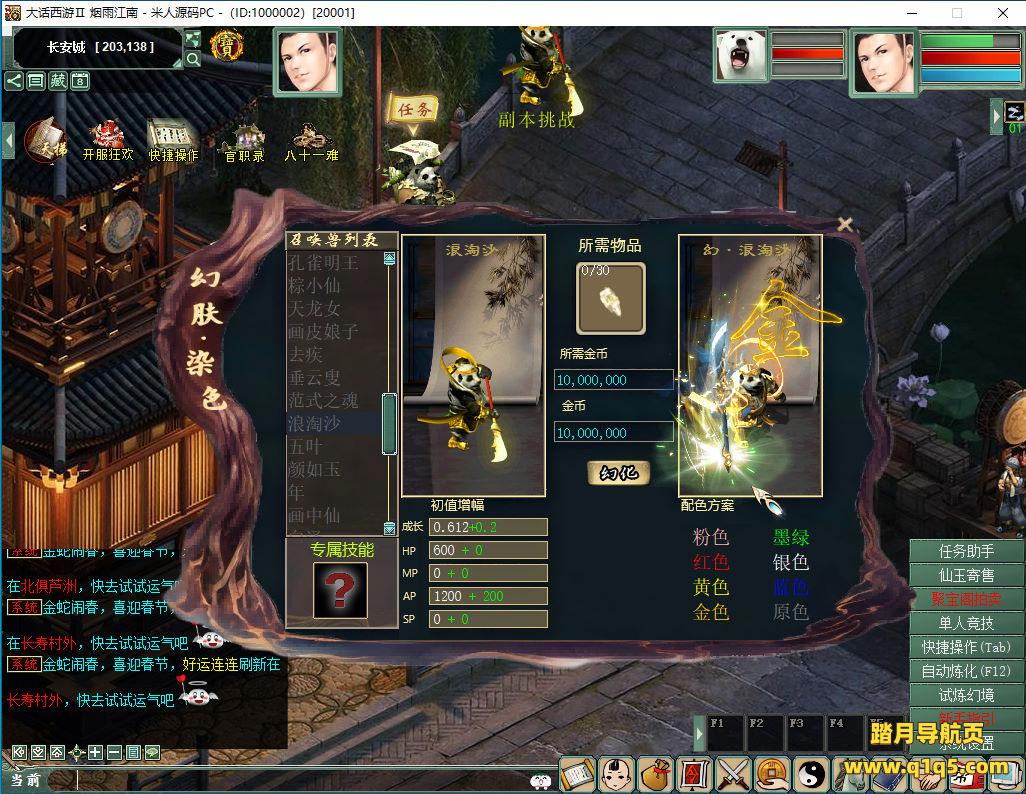Image resolution: width=1026 pixels, height=794 pixels.
Task: Select 画皮娘子 from the summon list
Action: click(322, 331)
